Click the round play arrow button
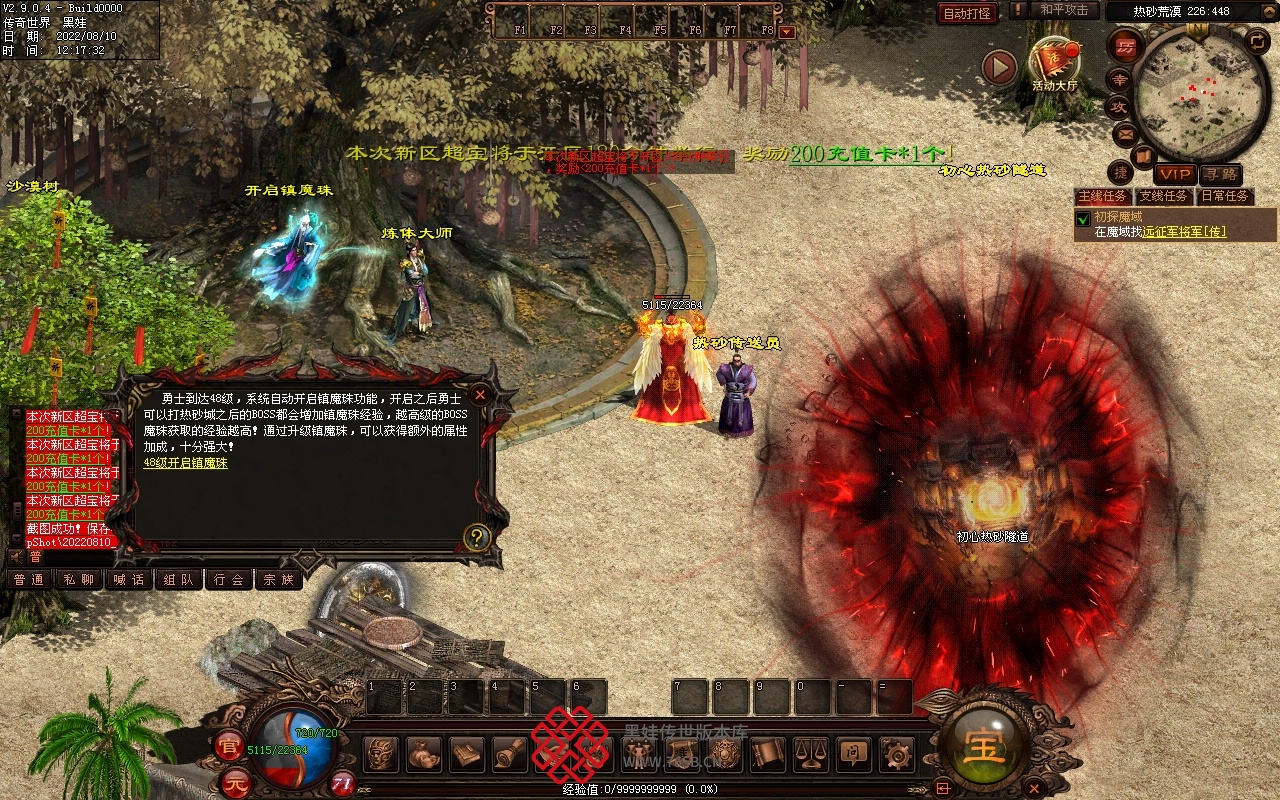The width and height of the screenshot is (1280, 800). (x=999, y=68)
